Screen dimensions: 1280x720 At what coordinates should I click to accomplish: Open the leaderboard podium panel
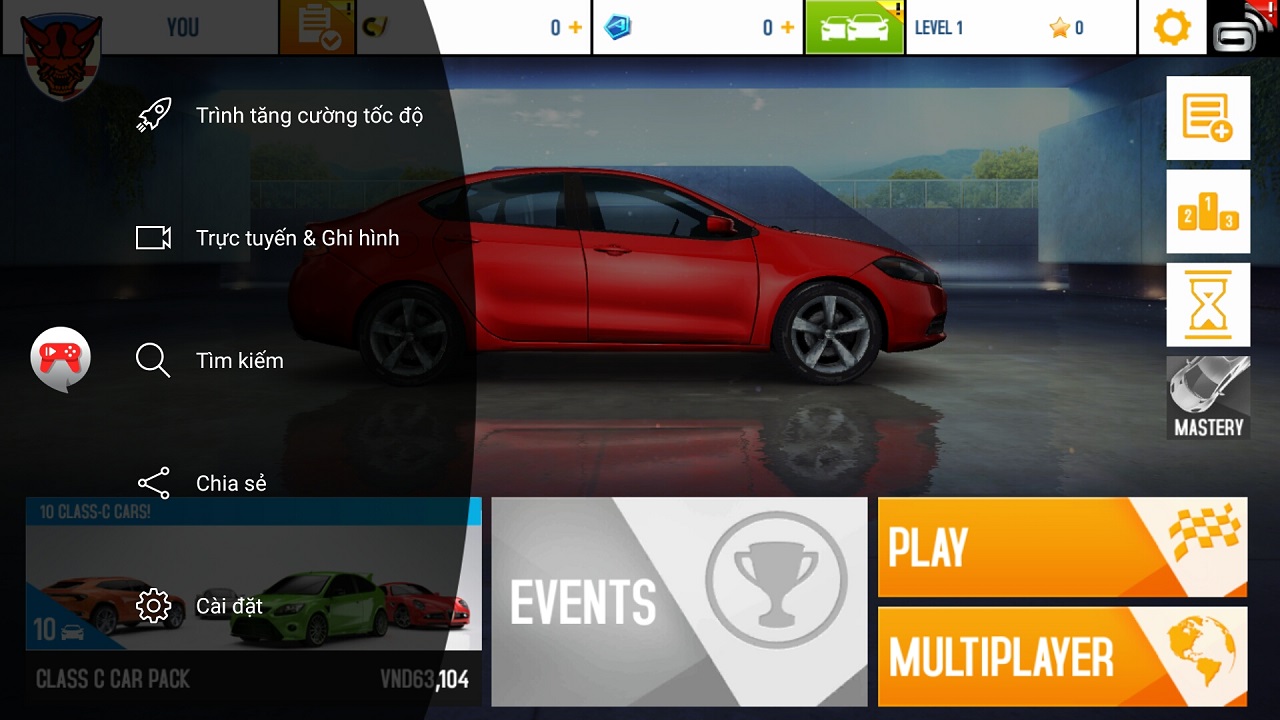coord(1207,211)
